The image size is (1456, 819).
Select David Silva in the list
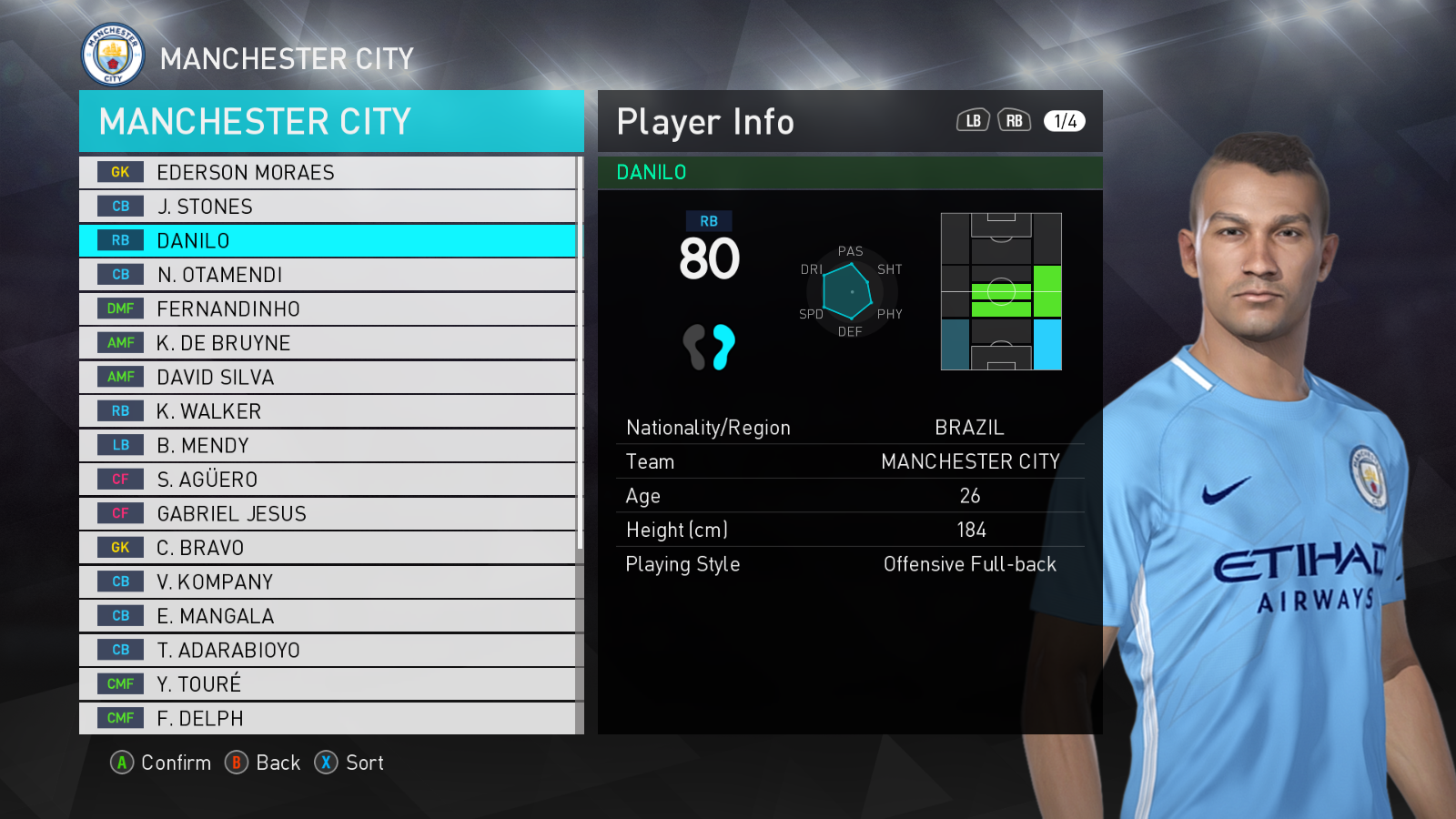click(328, 377)
